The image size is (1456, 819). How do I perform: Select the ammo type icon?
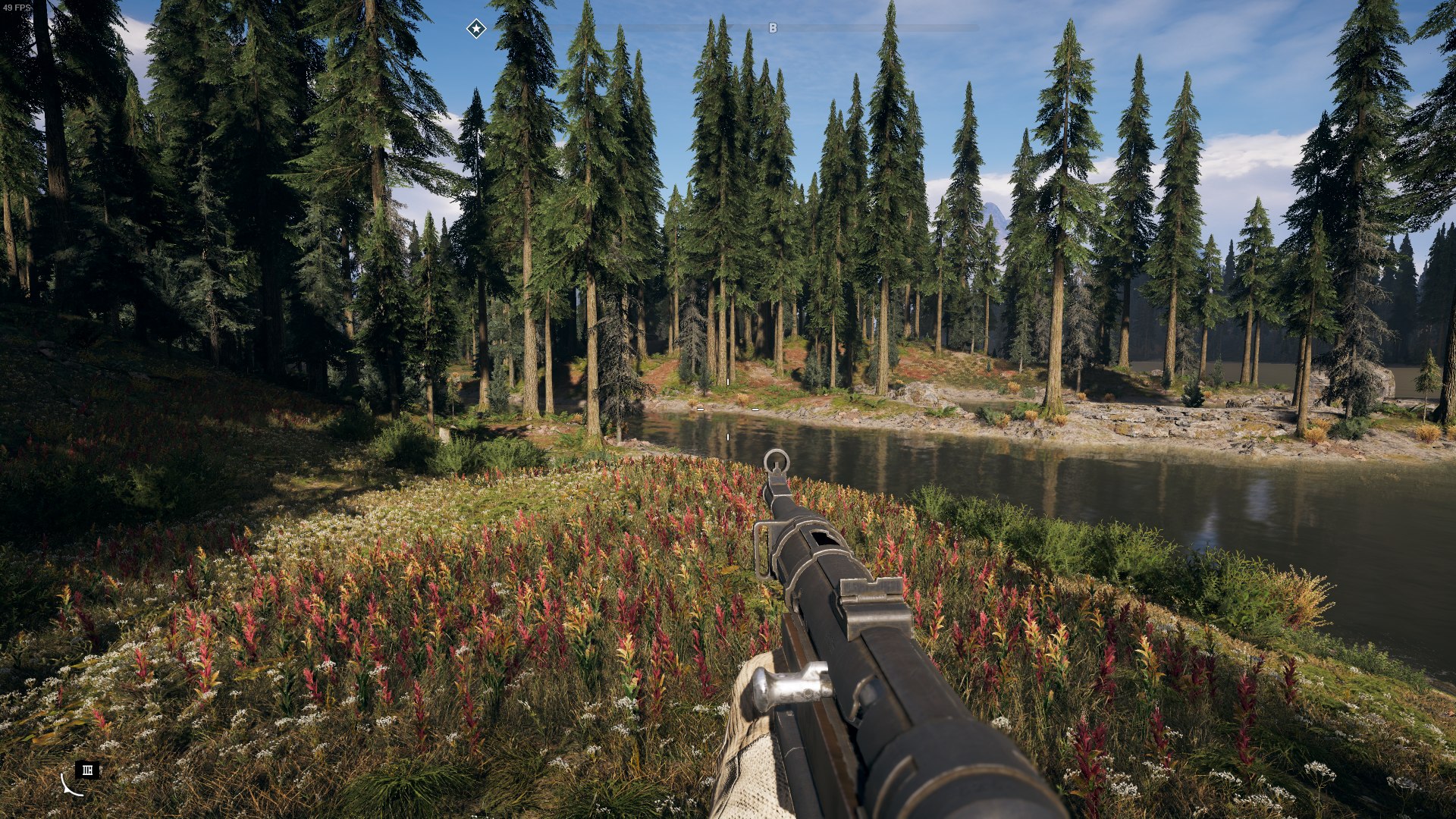tap(87, 770)
